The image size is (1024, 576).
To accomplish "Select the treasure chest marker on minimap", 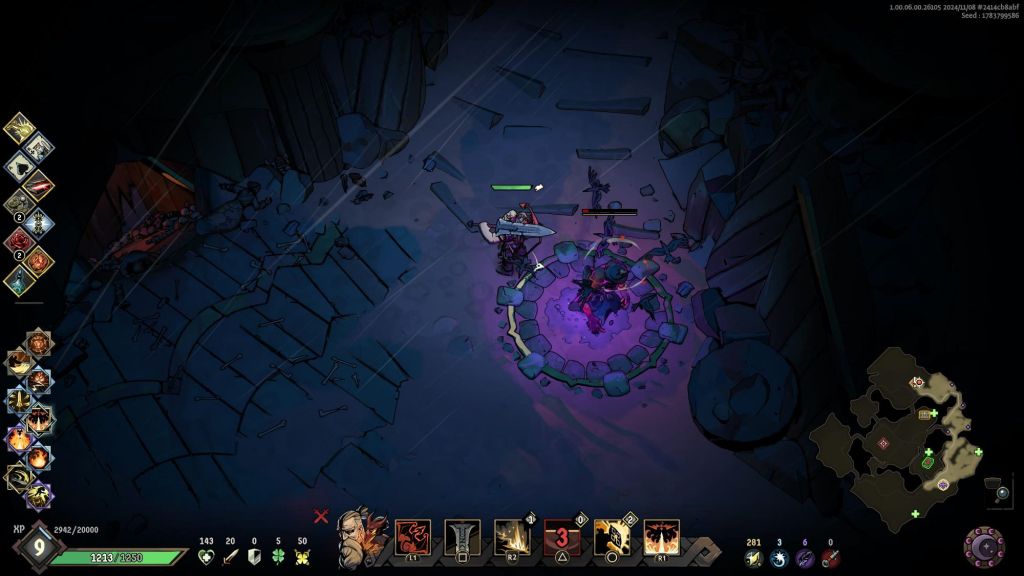I will click(x=925, y=413).
